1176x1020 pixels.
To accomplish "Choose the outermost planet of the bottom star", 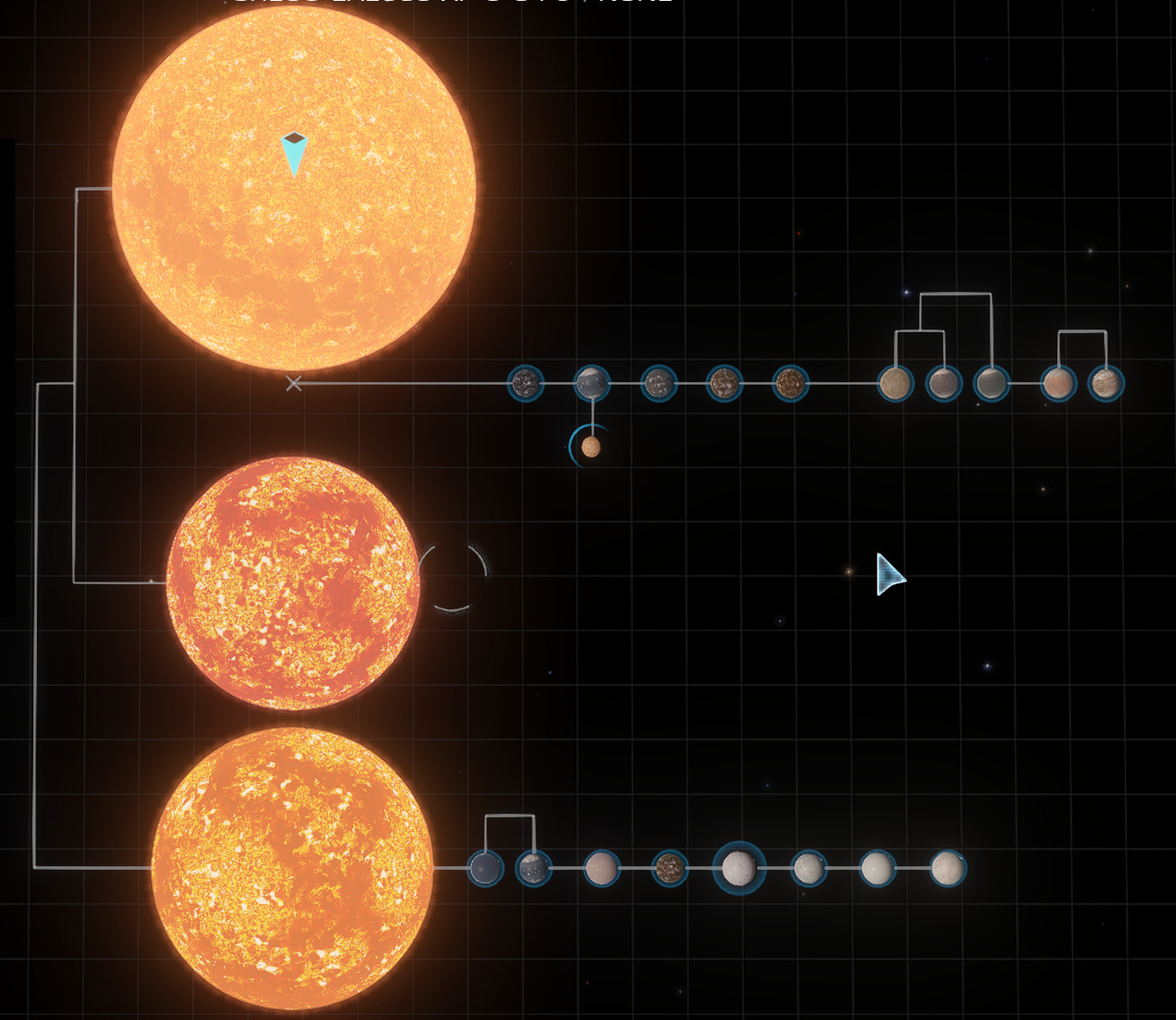I will coord(947,868).
